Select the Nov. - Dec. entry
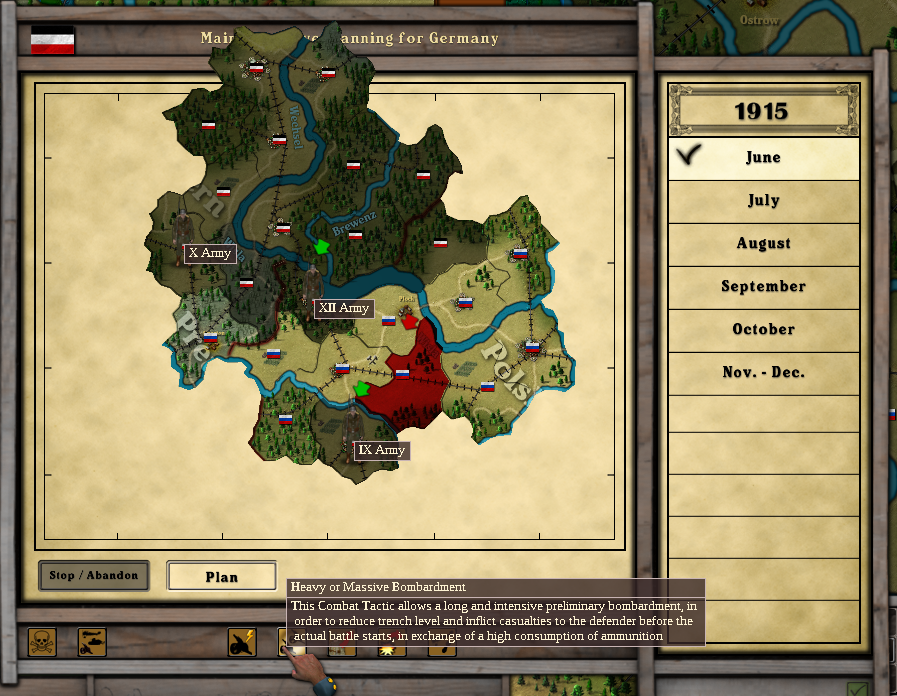Screen dimensions: 897x696 coord(763,372)
